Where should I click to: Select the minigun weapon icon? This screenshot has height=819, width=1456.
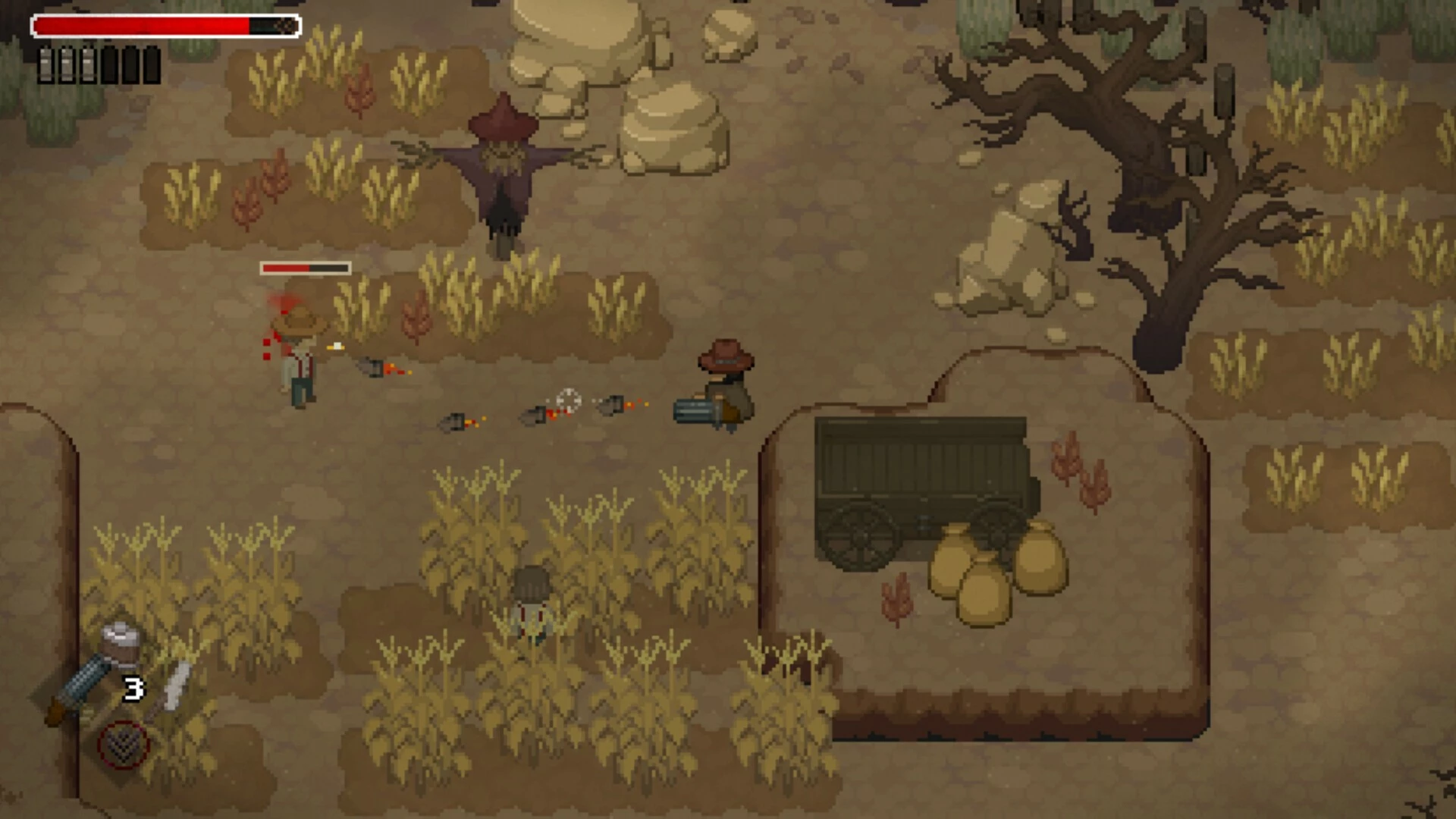coord(74,689)
